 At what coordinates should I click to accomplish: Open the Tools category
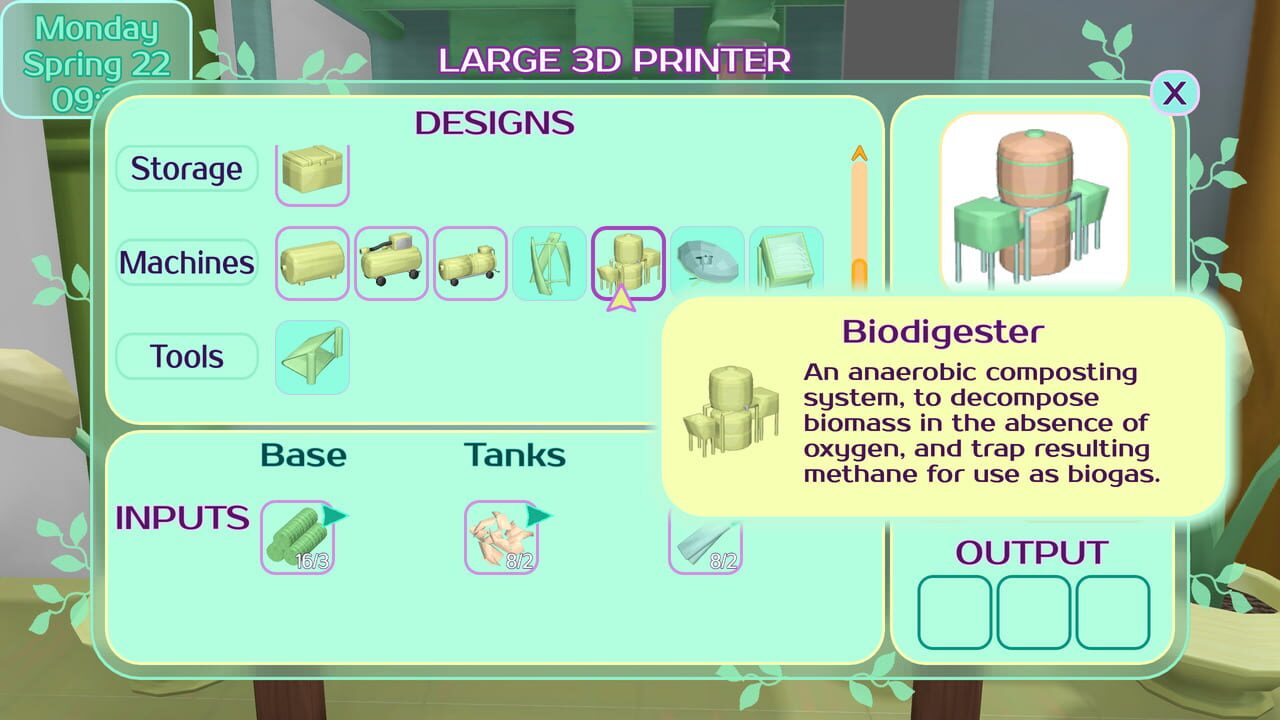186,356
